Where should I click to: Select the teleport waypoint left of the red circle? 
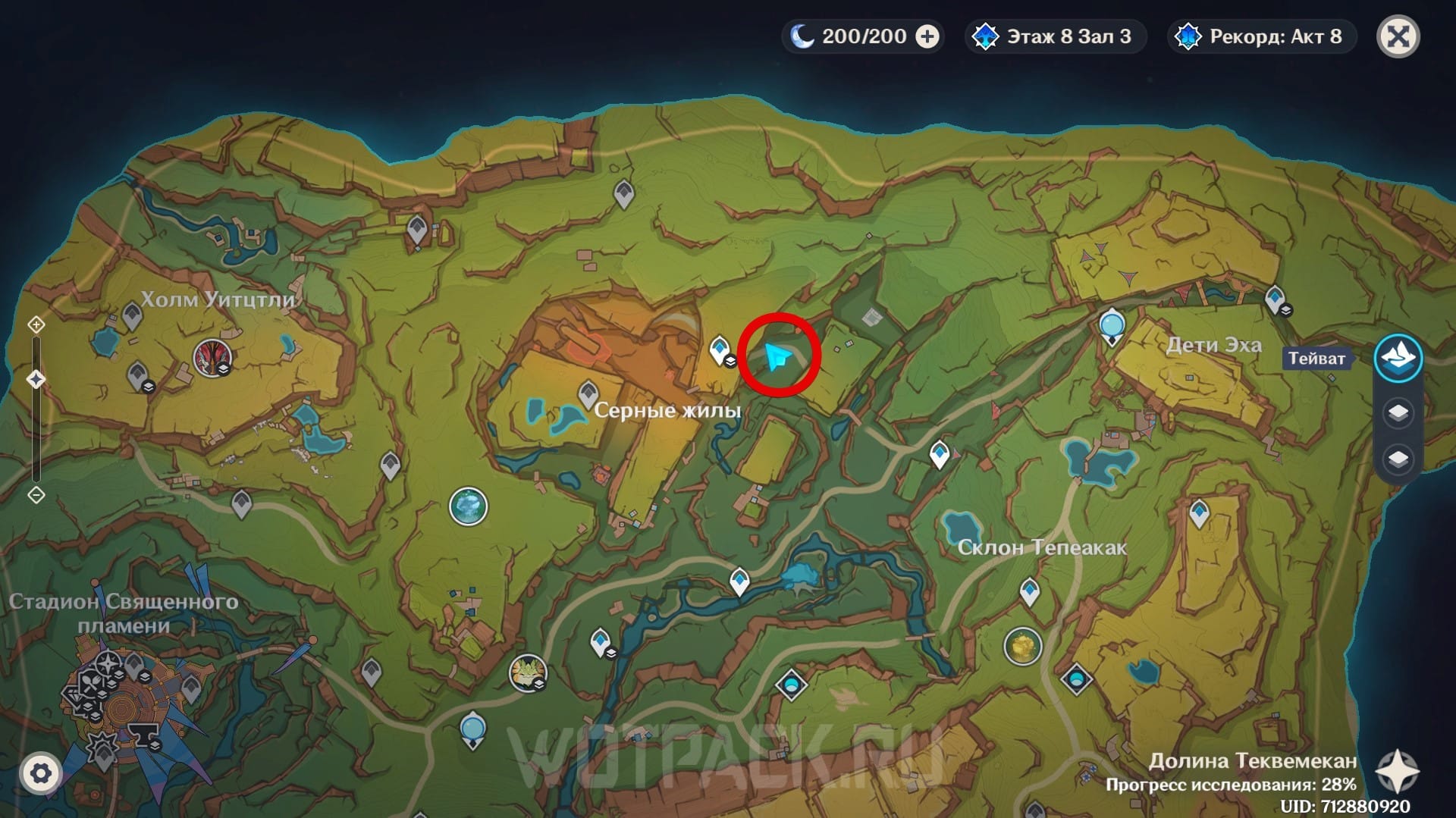click(719, 351)
